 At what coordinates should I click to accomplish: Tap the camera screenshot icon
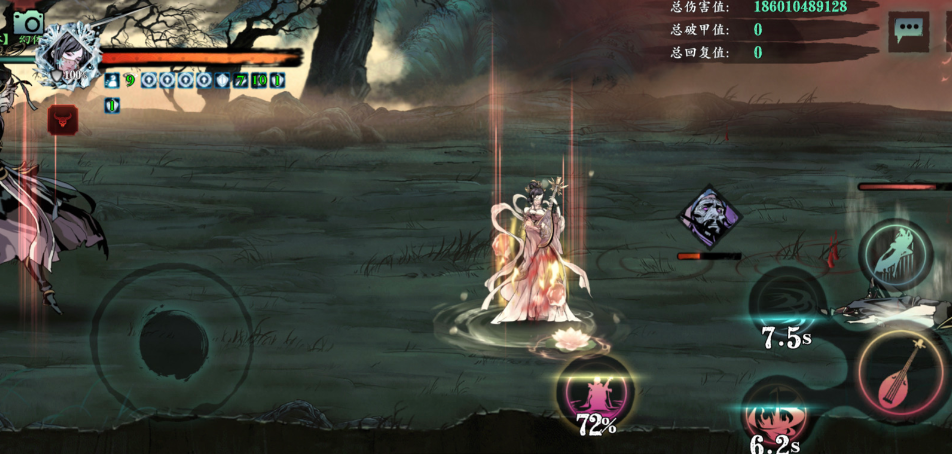(28, 22)
